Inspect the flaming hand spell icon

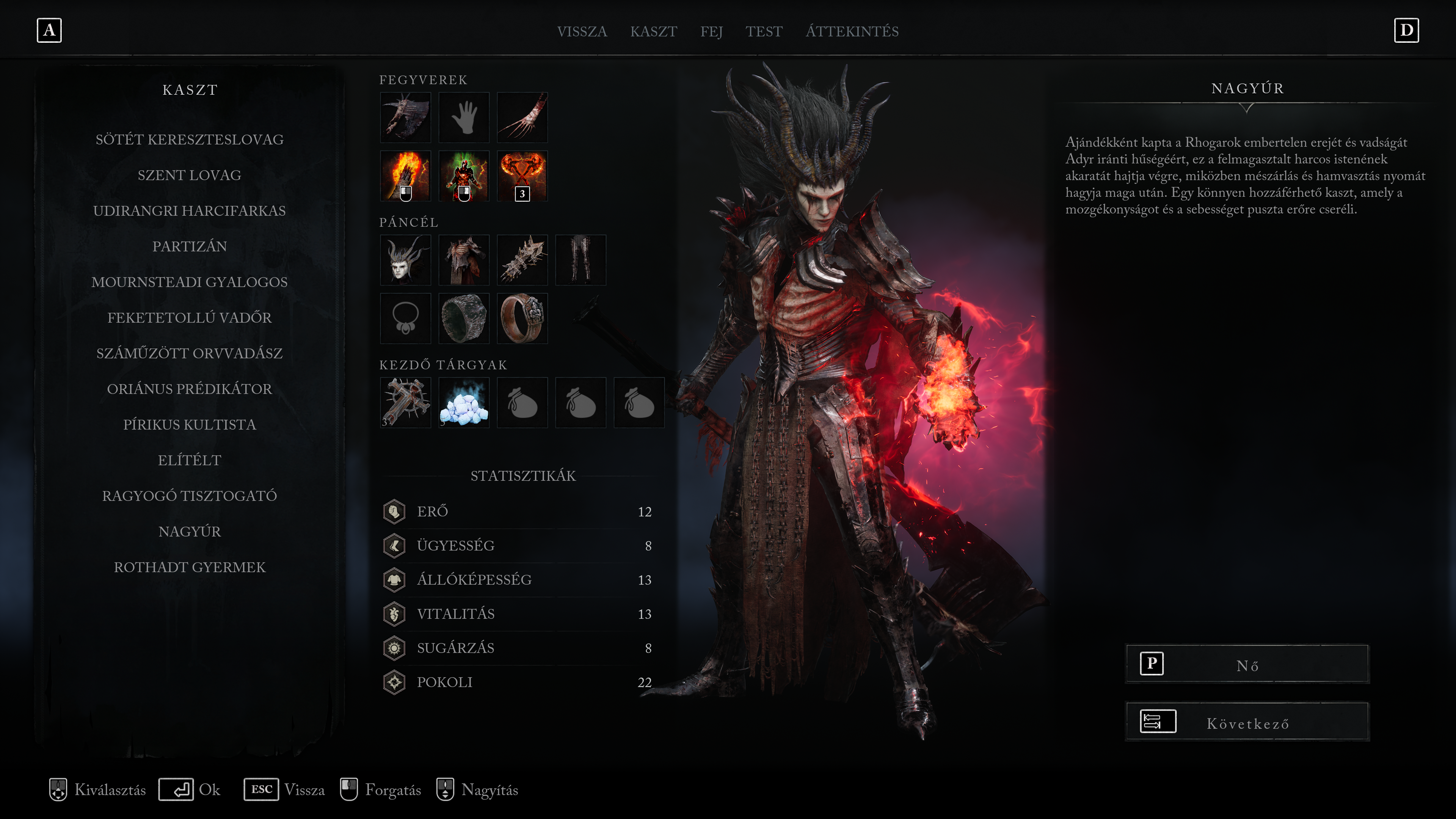[x=405, y=176]
